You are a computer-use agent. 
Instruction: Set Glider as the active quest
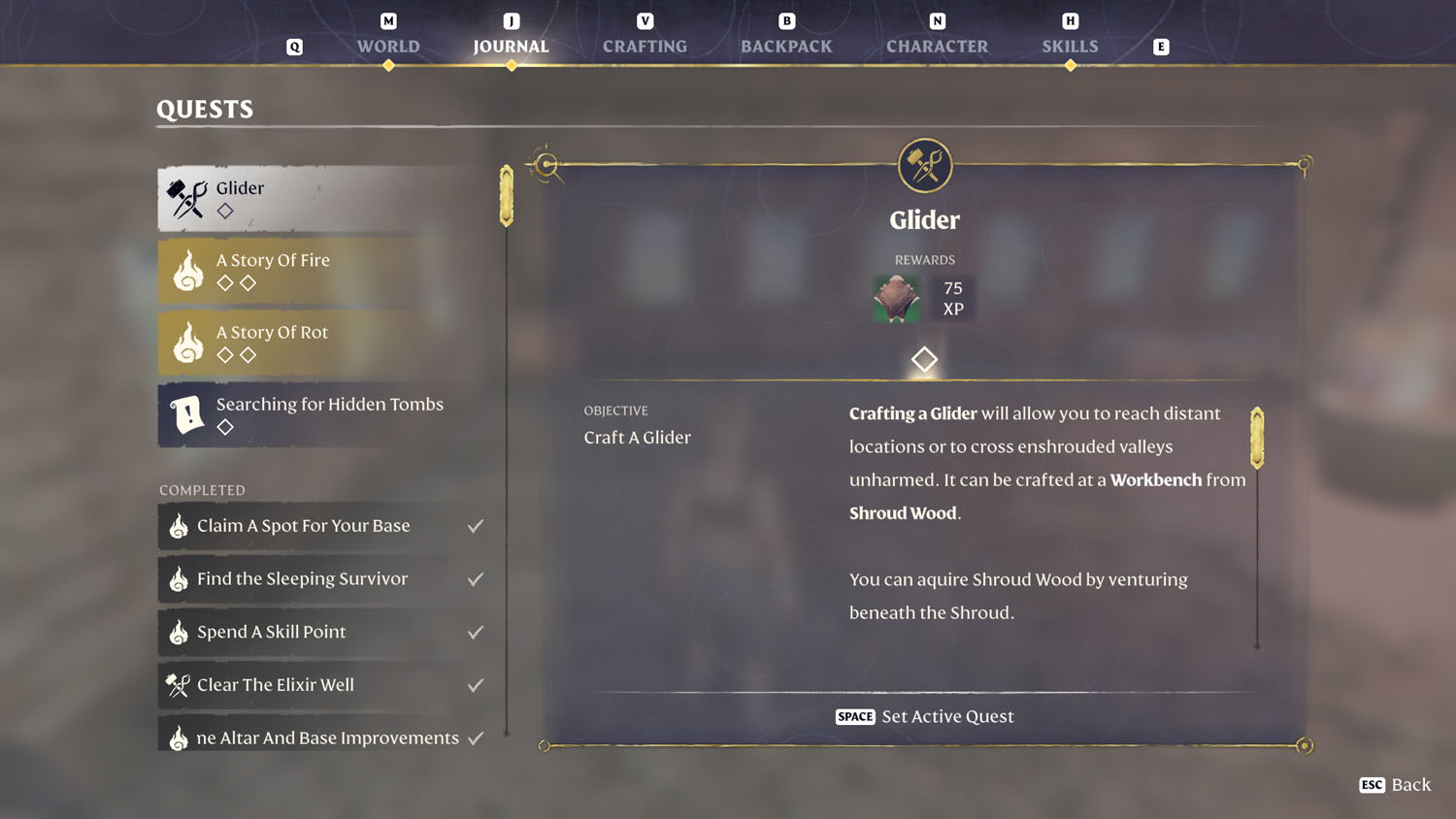click(924, 716)
